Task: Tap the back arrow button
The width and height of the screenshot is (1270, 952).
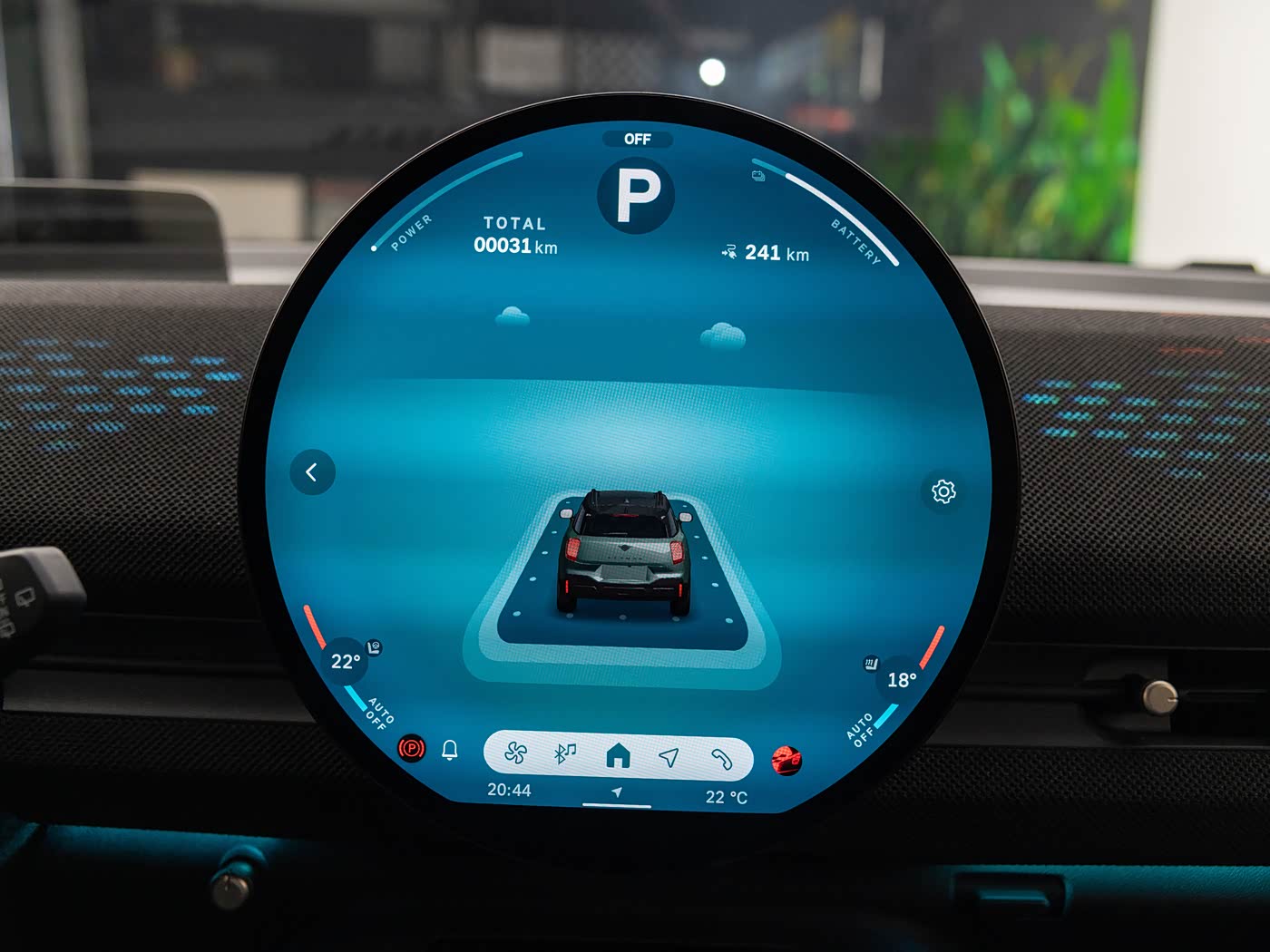Action: click(x=312, y=472)
